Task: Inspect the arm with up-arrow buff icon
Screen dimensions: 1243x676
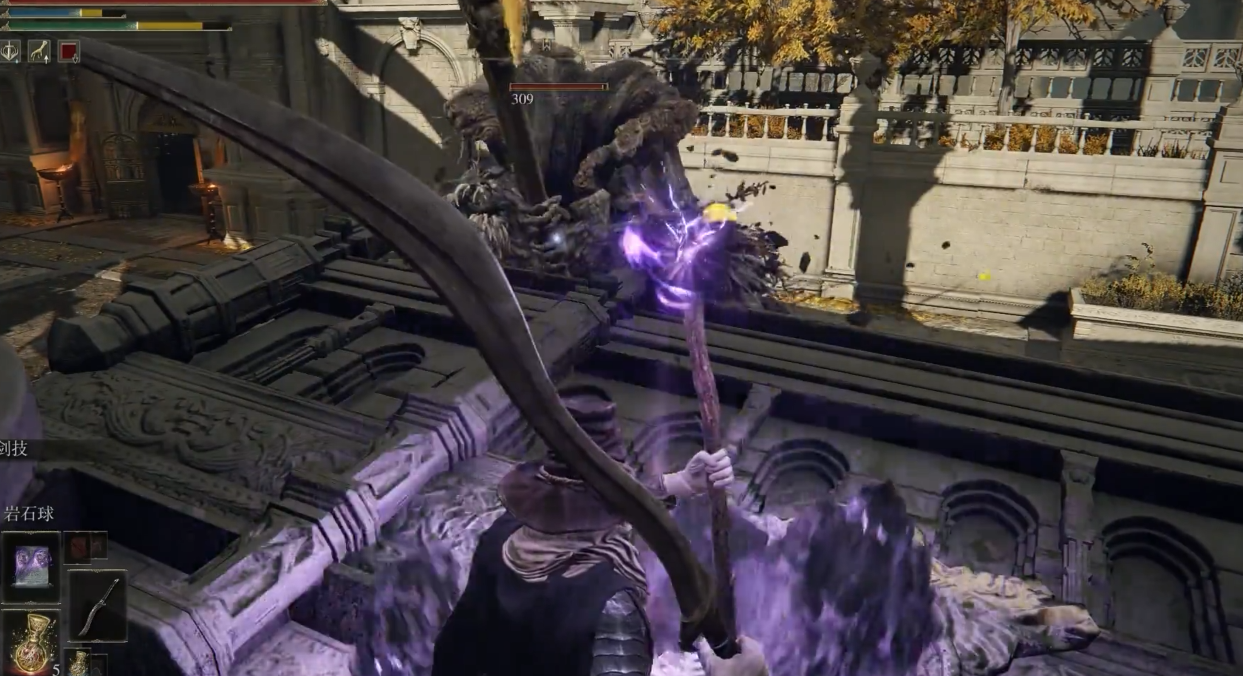Action: 39,51
